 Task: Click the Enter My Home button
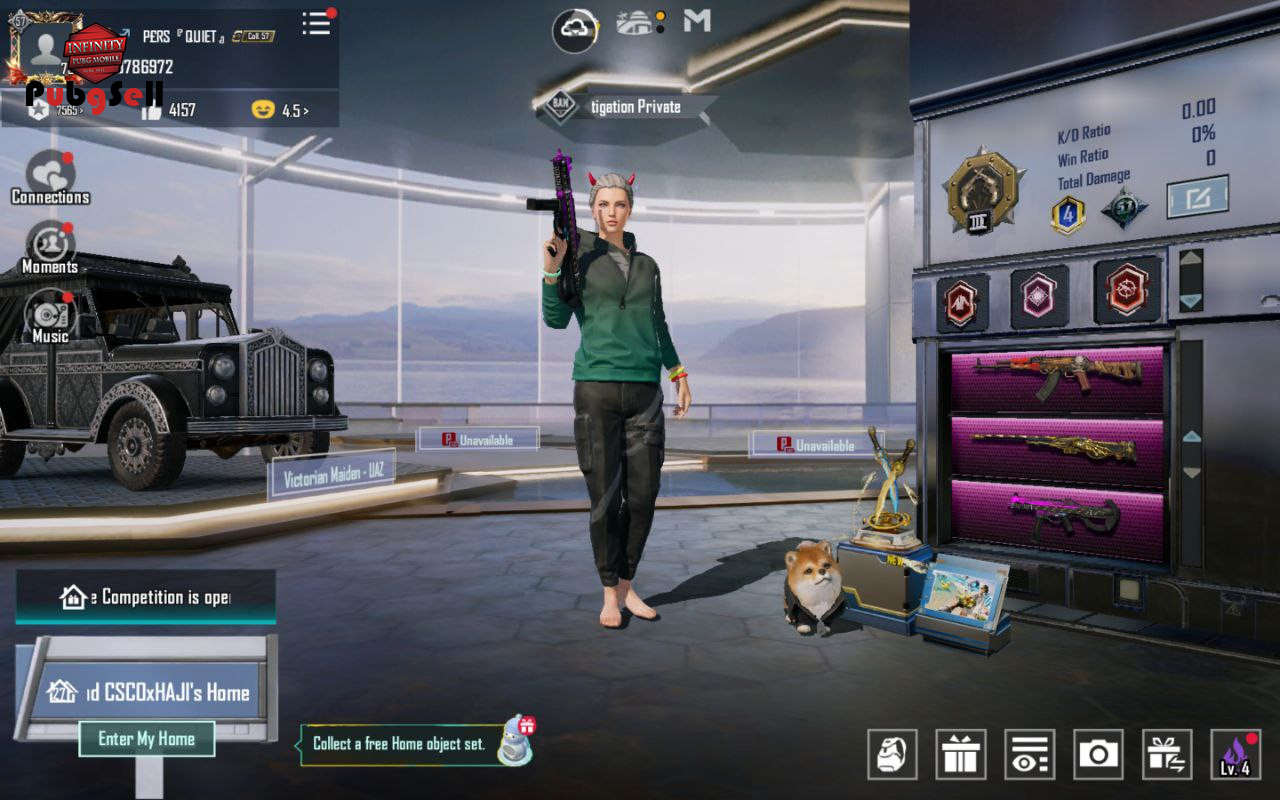[147, 739]
